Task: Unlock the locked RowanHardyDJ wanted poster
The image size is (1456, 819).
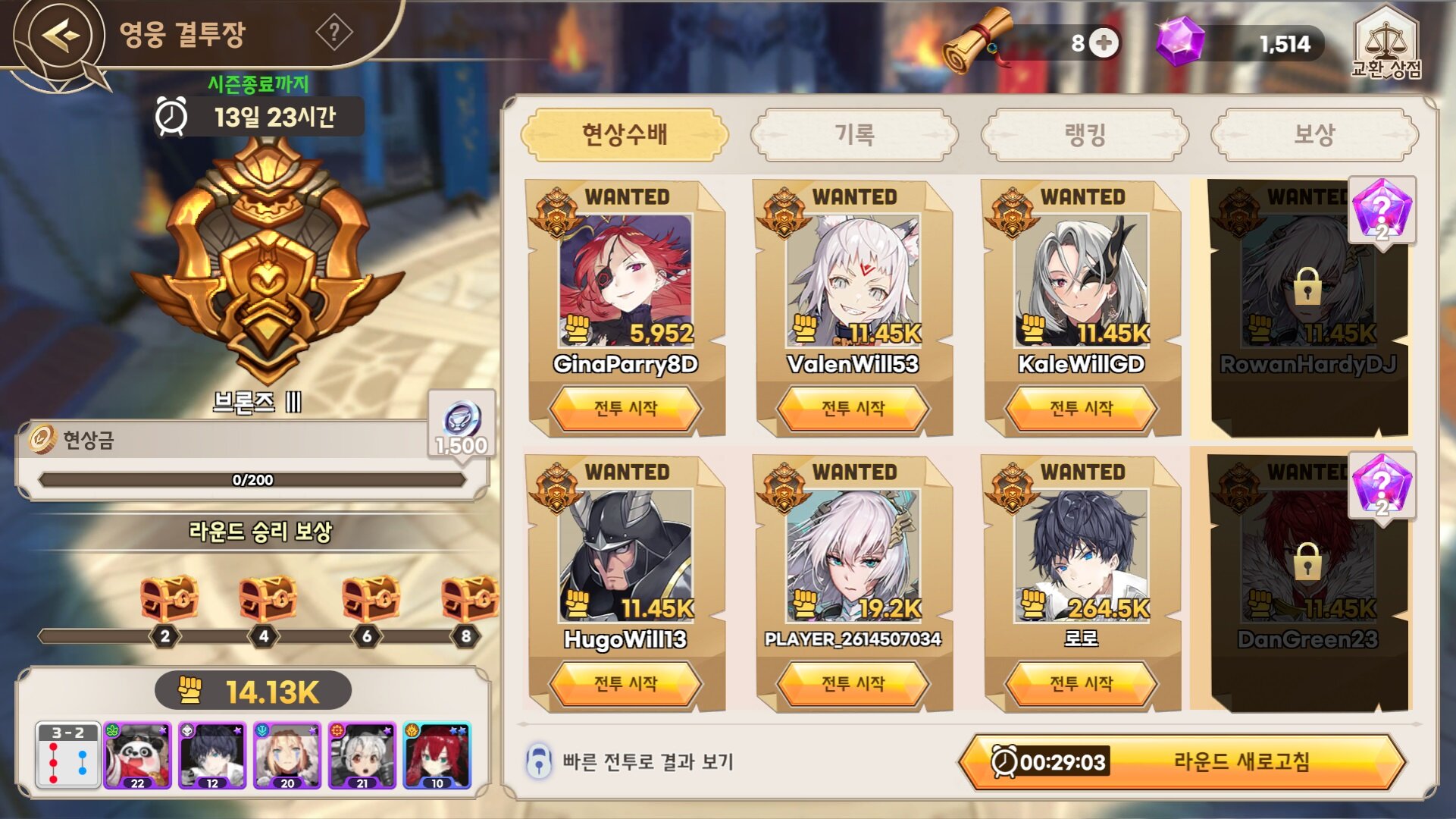Action: [x=1307, y=288]
